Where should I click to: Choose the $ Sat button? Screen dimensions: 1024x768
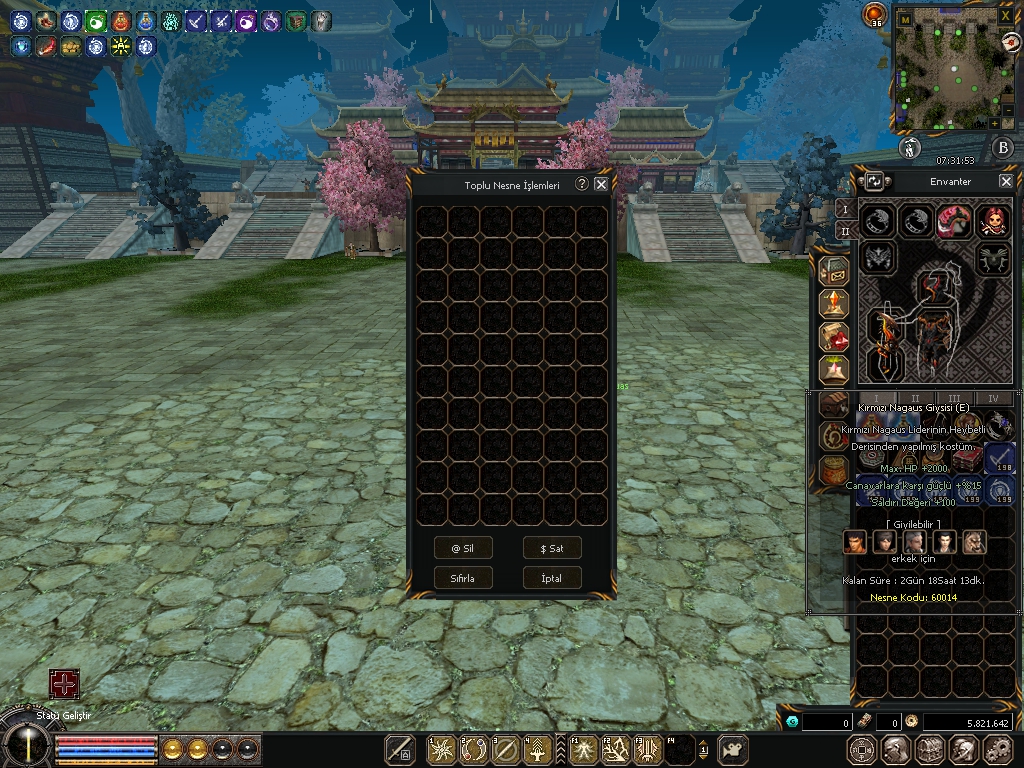click(x=552, y=548)
